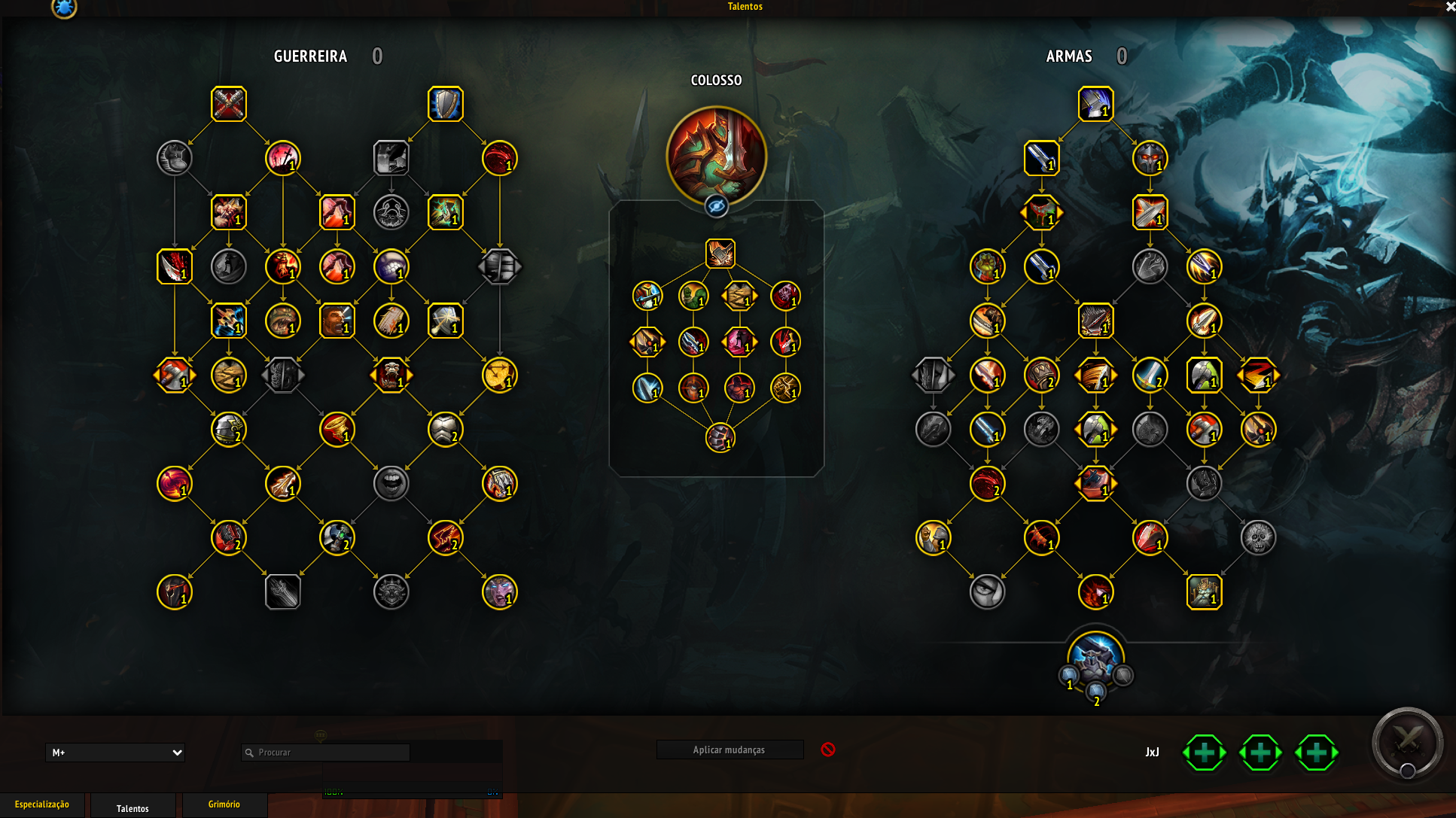Image resolution: width=1456 pixels, height=818 pixels.
Task: Select the top node of the Colosso tree
Action: pos(720,254)
